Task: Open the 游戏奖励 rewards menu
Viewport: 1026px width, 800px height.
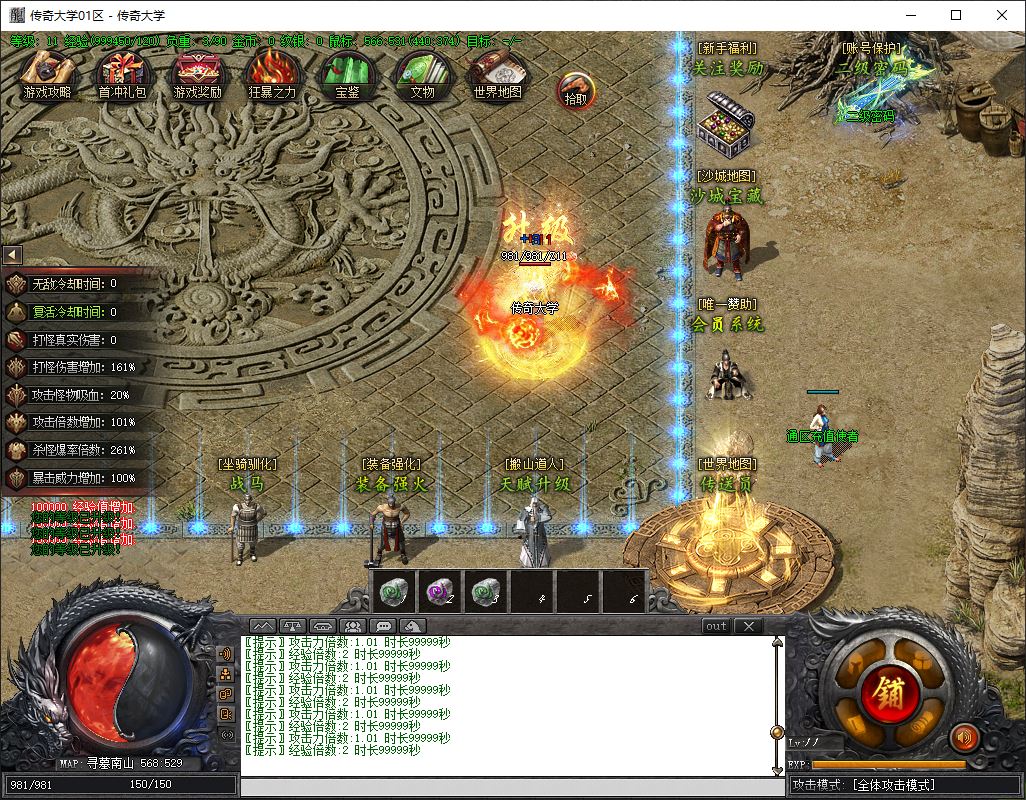Action: pos(197,75)
